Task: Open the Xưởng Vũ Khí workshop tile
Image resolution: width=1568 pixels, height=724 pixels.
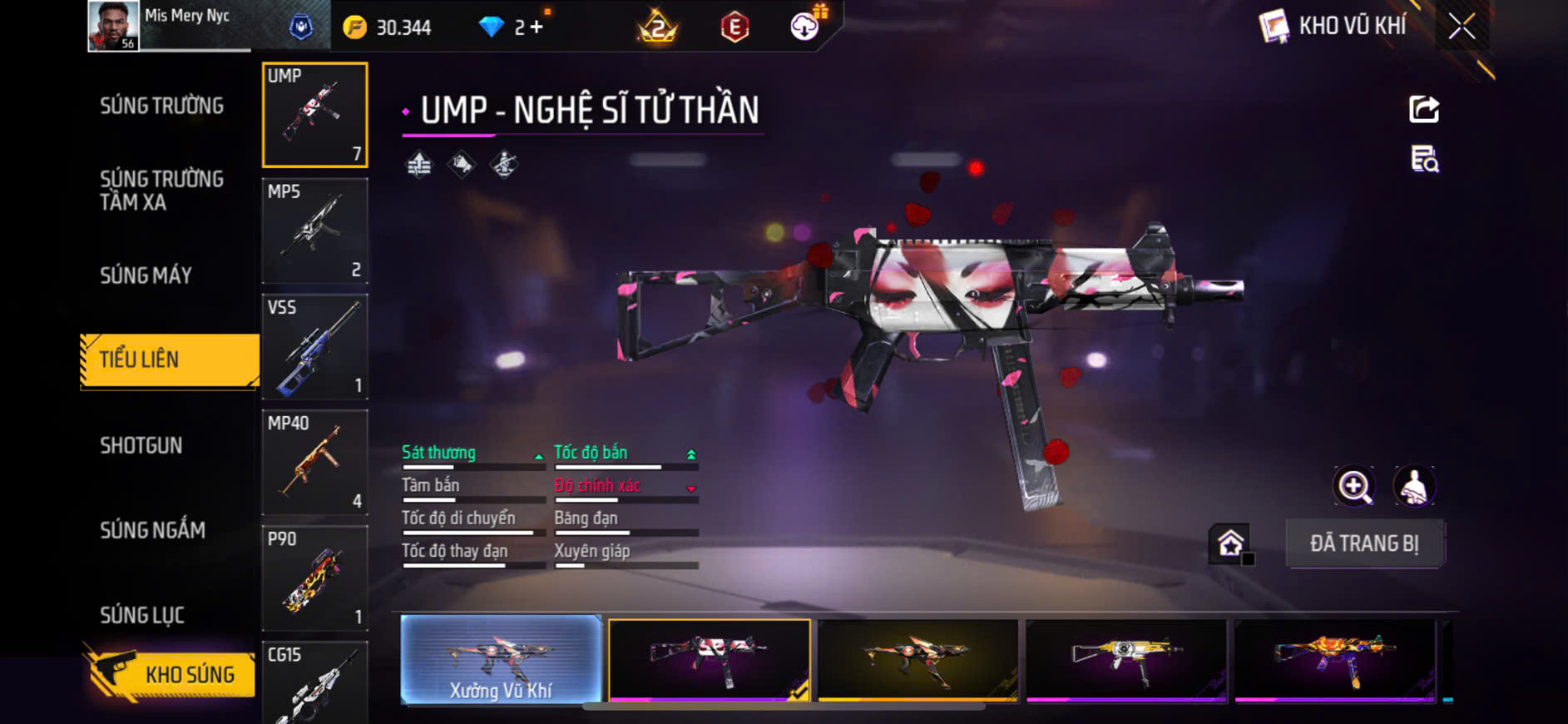Action: tap(501, 660)
